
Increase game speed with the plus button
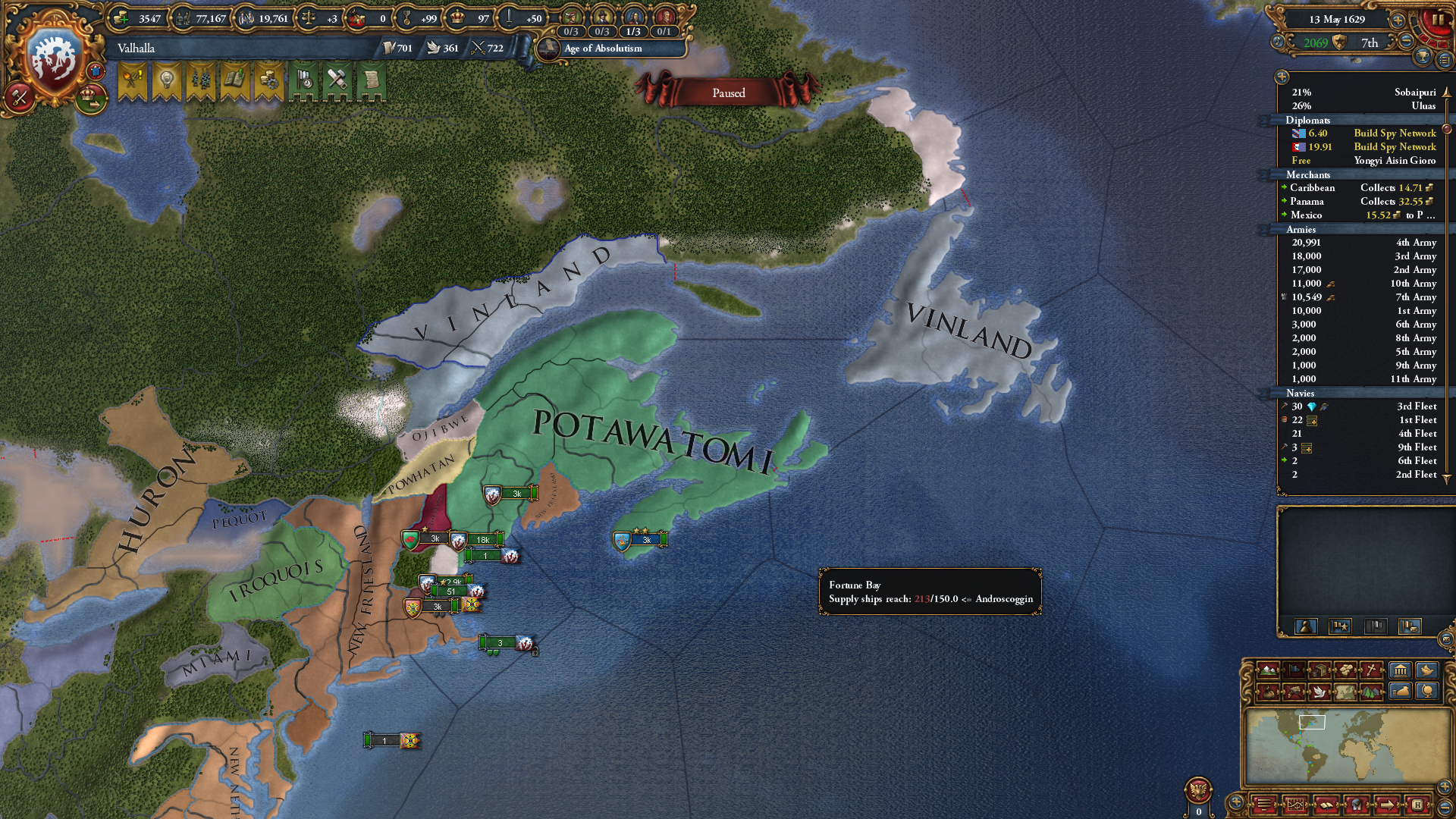pos(1397,20)
